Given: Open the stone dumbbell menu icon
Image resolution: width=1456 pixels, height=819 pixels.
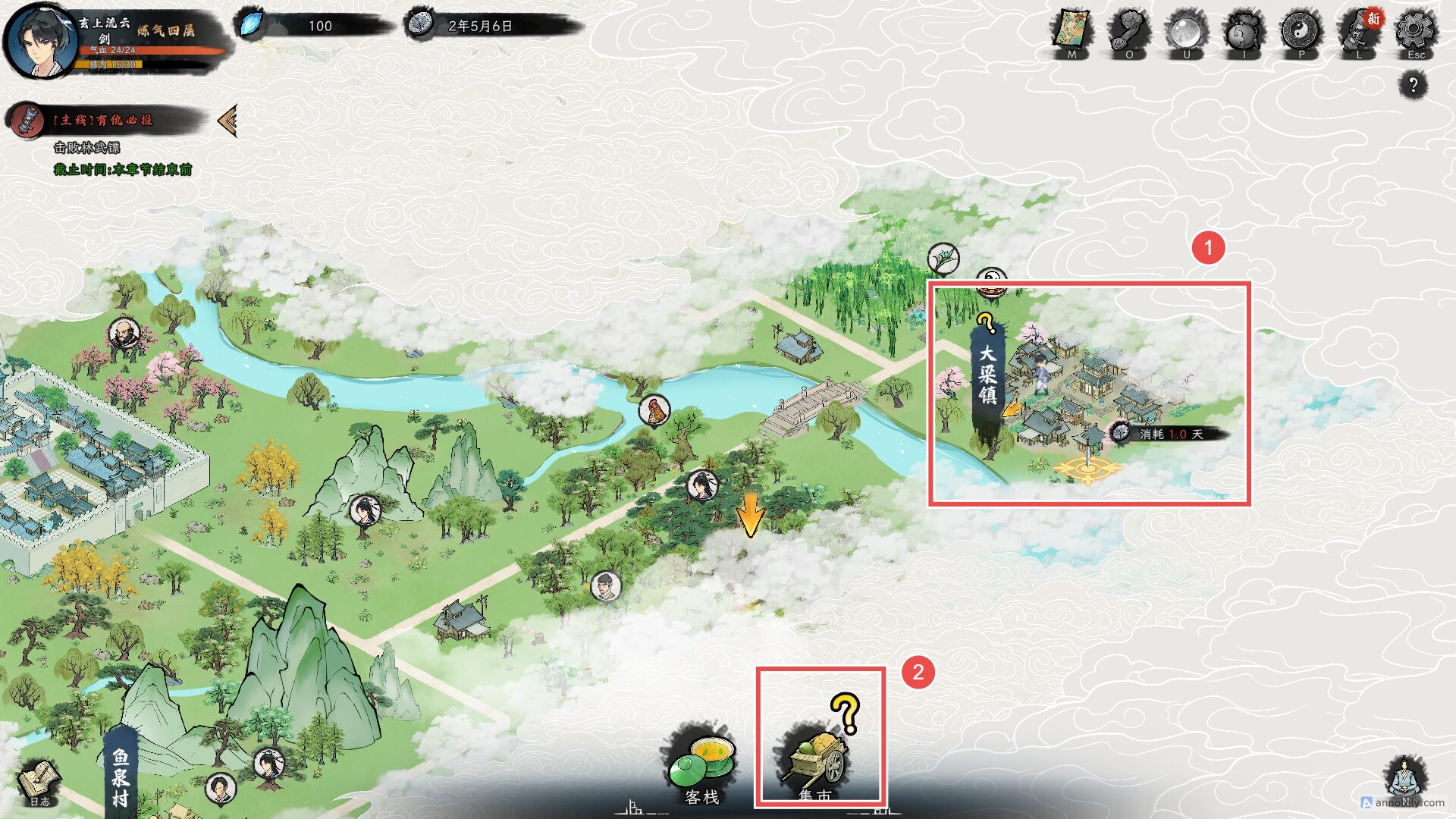Looking at the screenshot, I should coord(1128,32).
